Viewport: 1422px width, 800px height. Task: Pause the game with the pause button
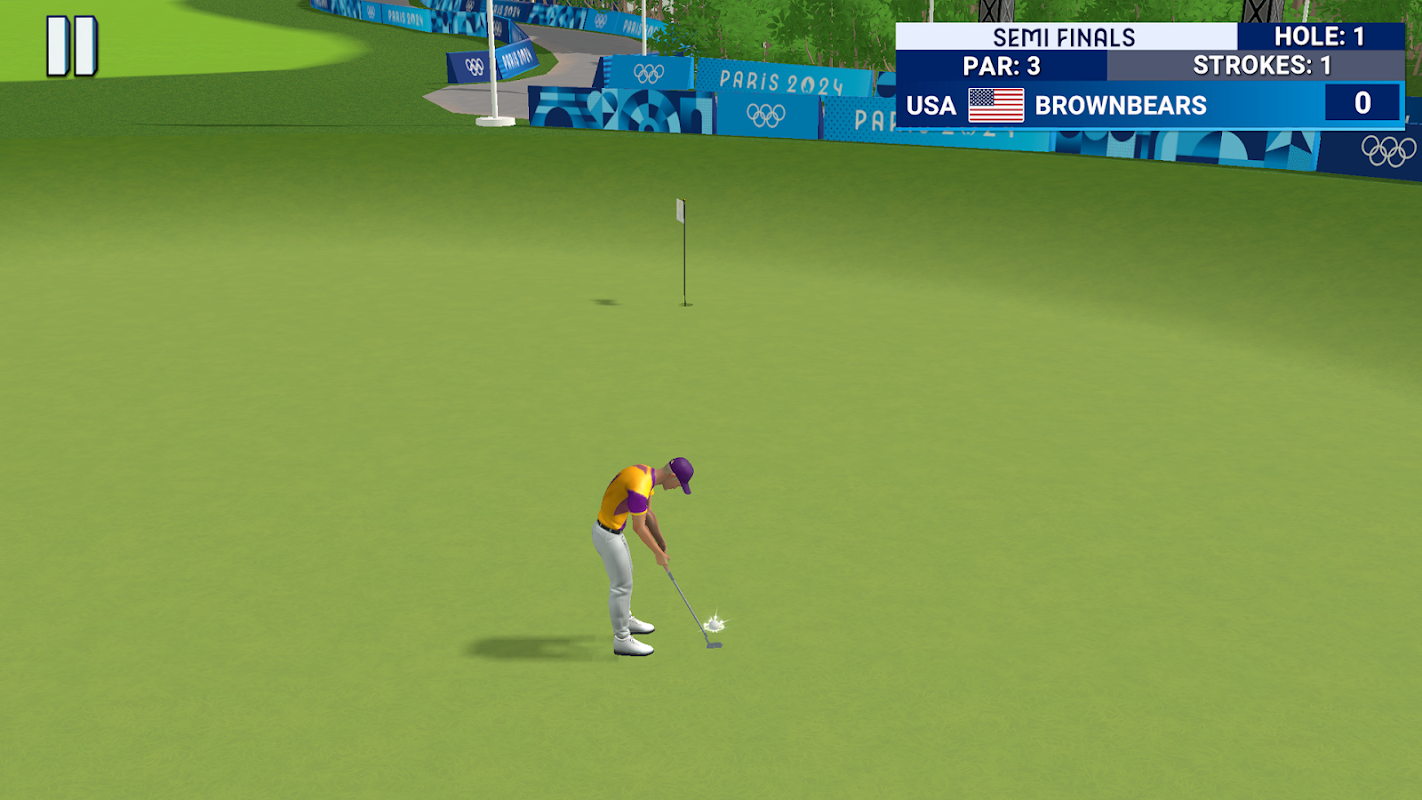(72, 46)
